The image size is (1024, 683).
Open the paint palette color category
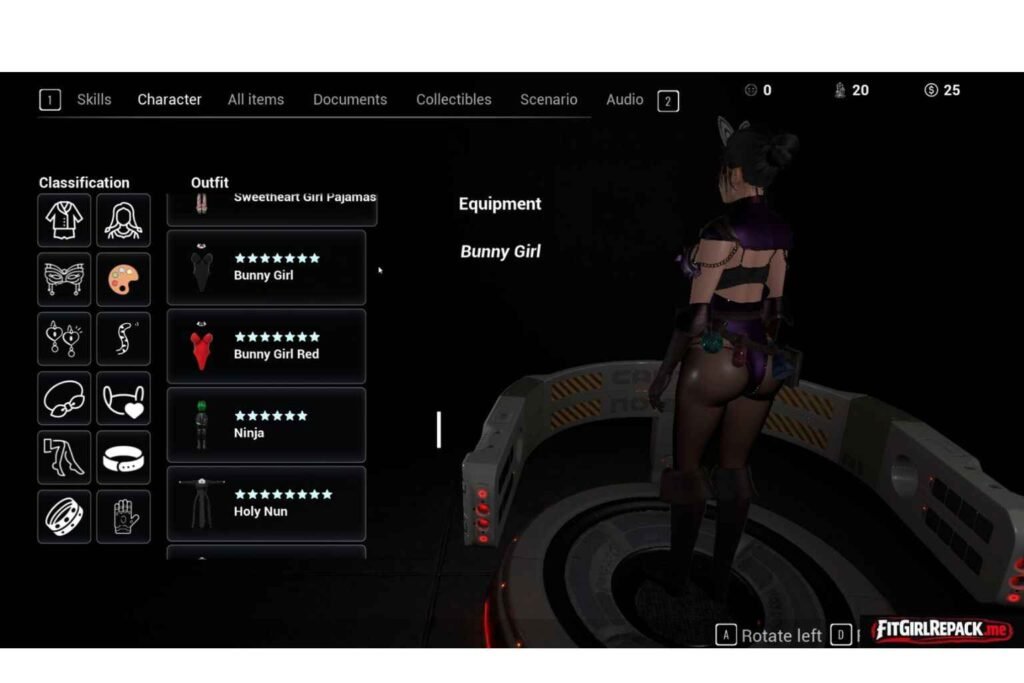tap(123, 279)
